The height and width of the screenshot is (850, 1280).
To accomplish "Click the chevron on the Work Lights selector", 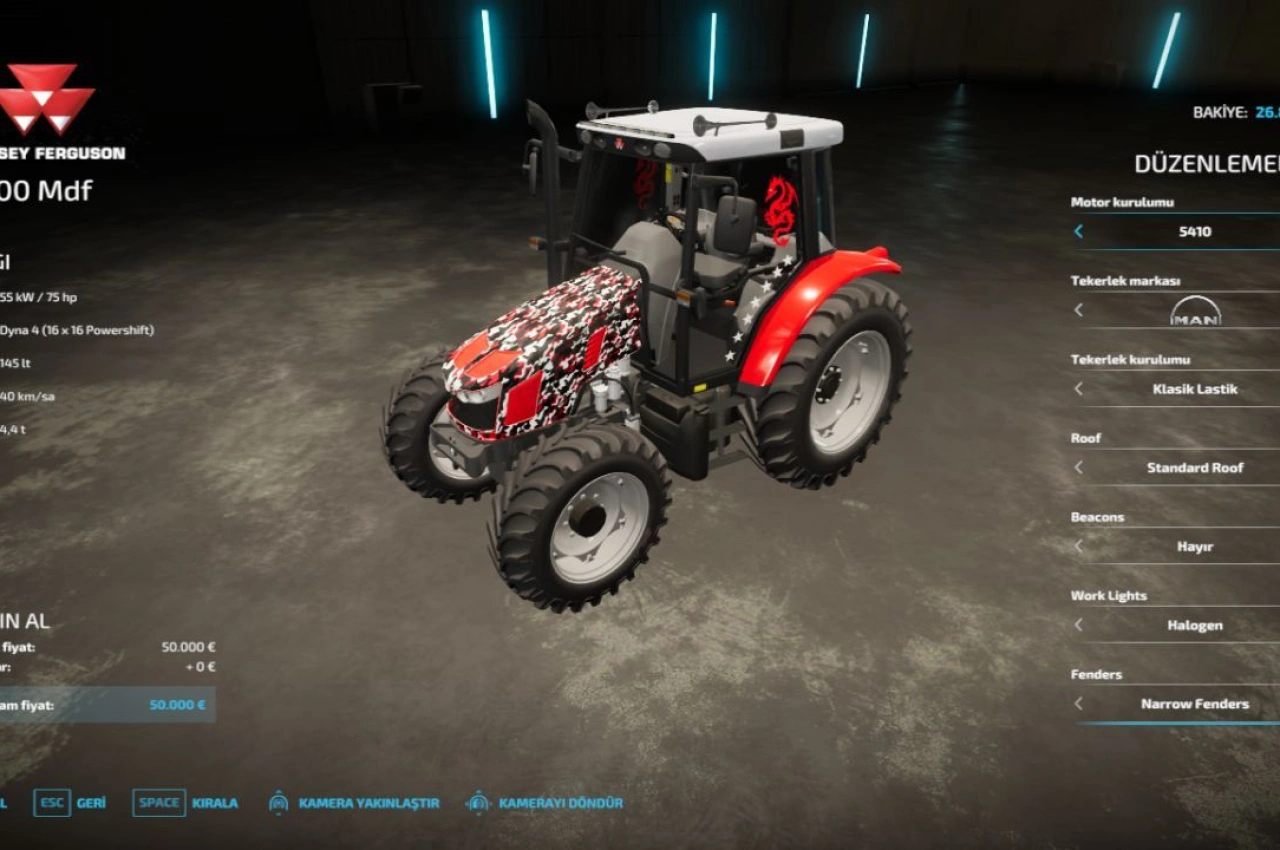I will [1078, 625].
